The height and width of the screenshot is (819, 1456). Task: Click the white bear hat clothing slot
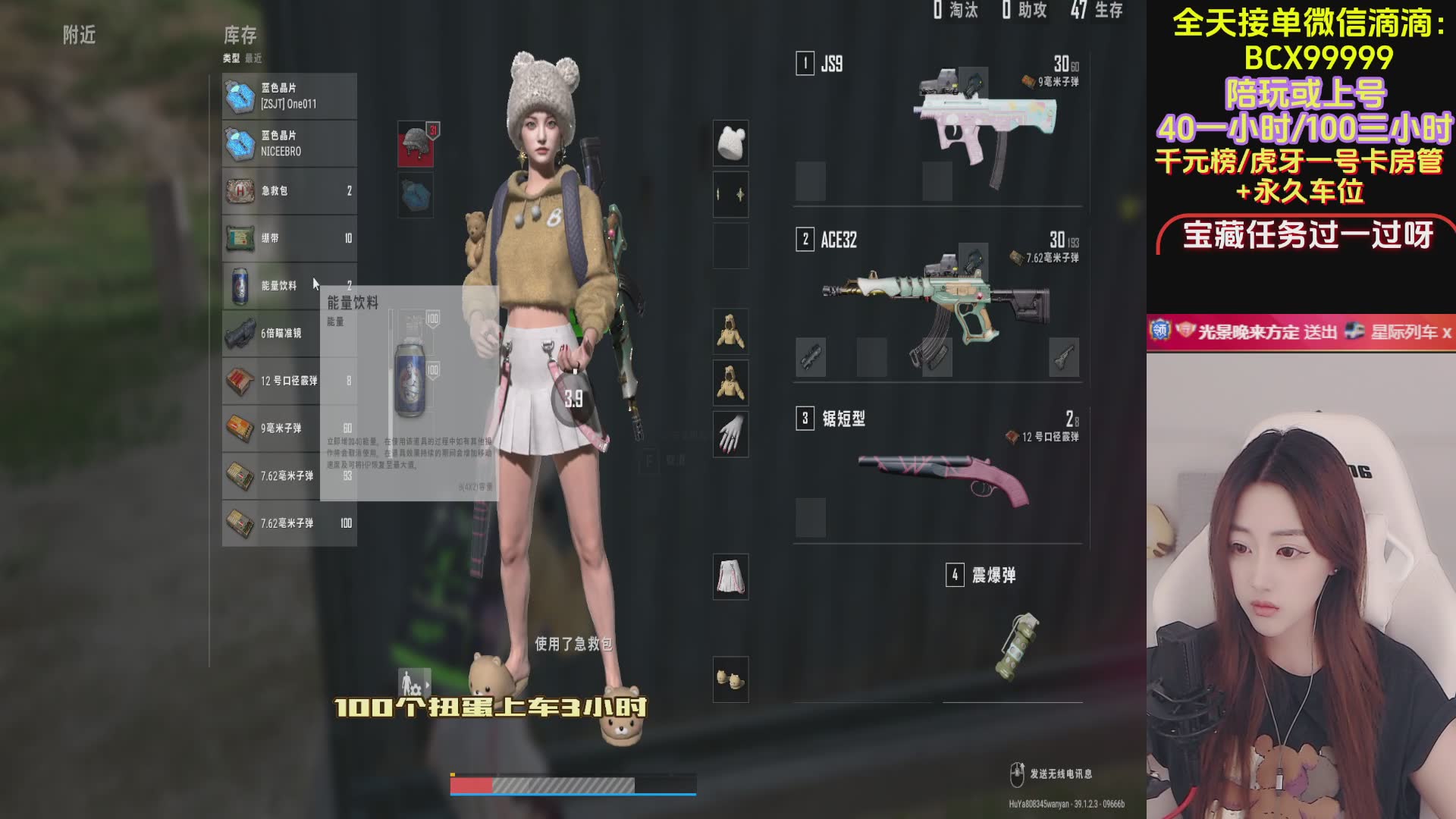click(x=730, y=143)
